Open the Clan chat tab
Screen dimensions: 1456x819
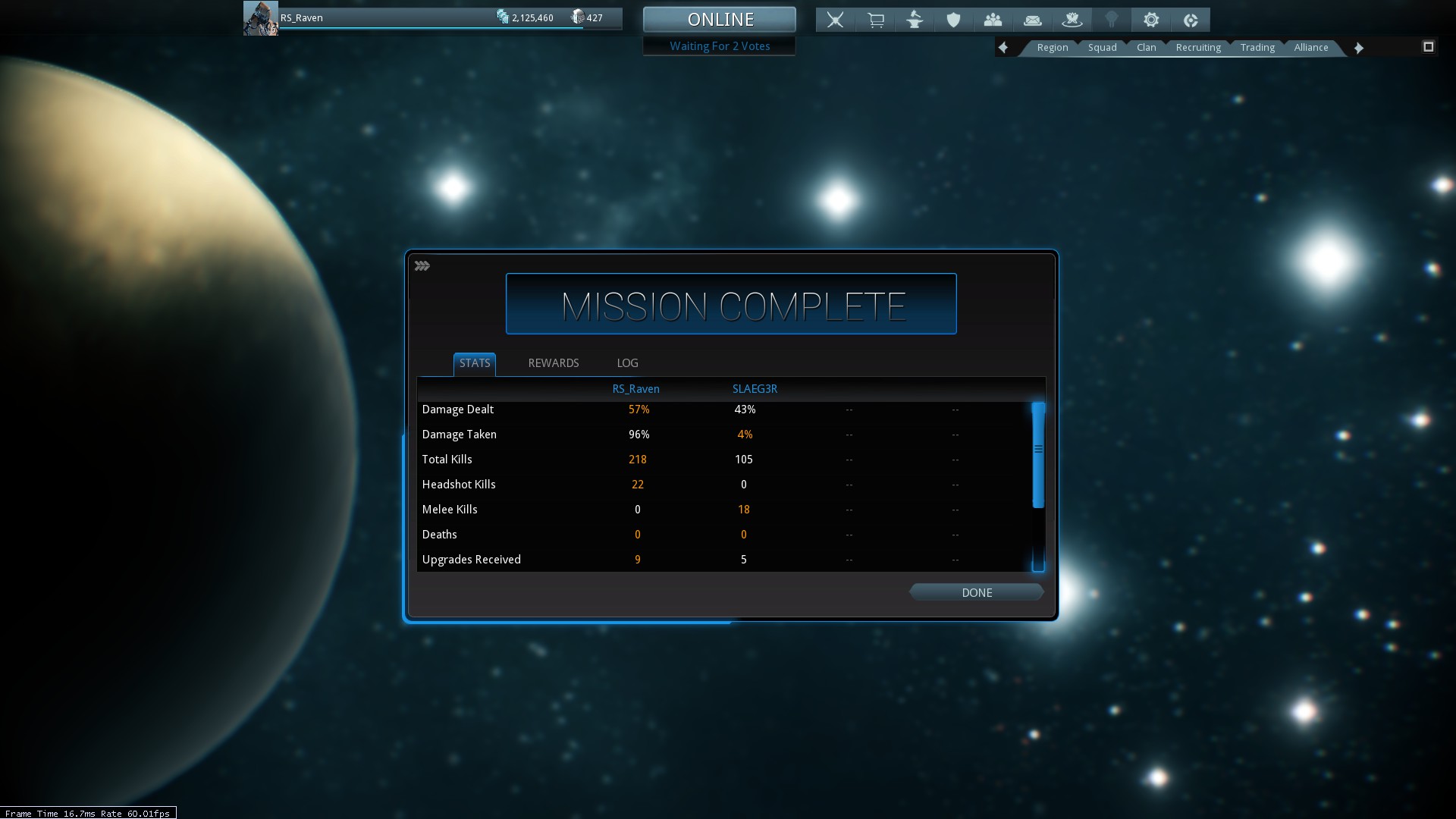[1146, 48]
